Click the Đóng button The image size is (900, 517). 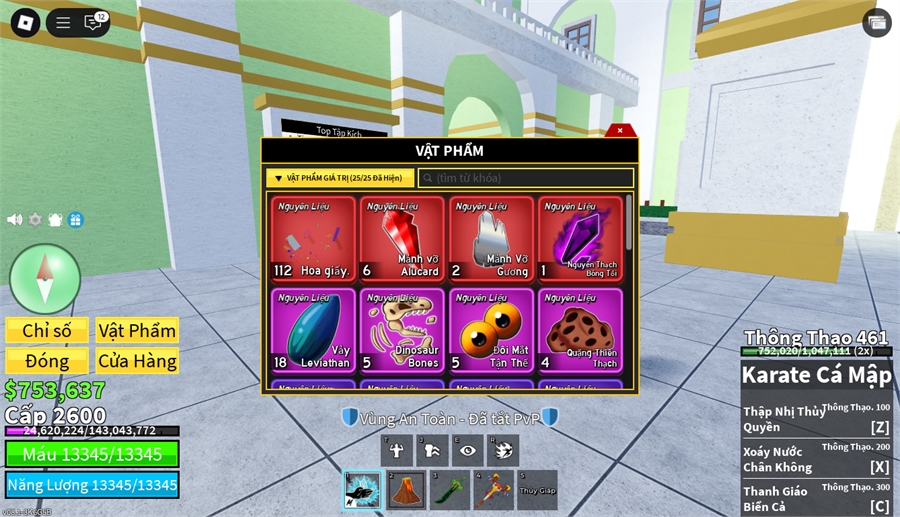47,361
